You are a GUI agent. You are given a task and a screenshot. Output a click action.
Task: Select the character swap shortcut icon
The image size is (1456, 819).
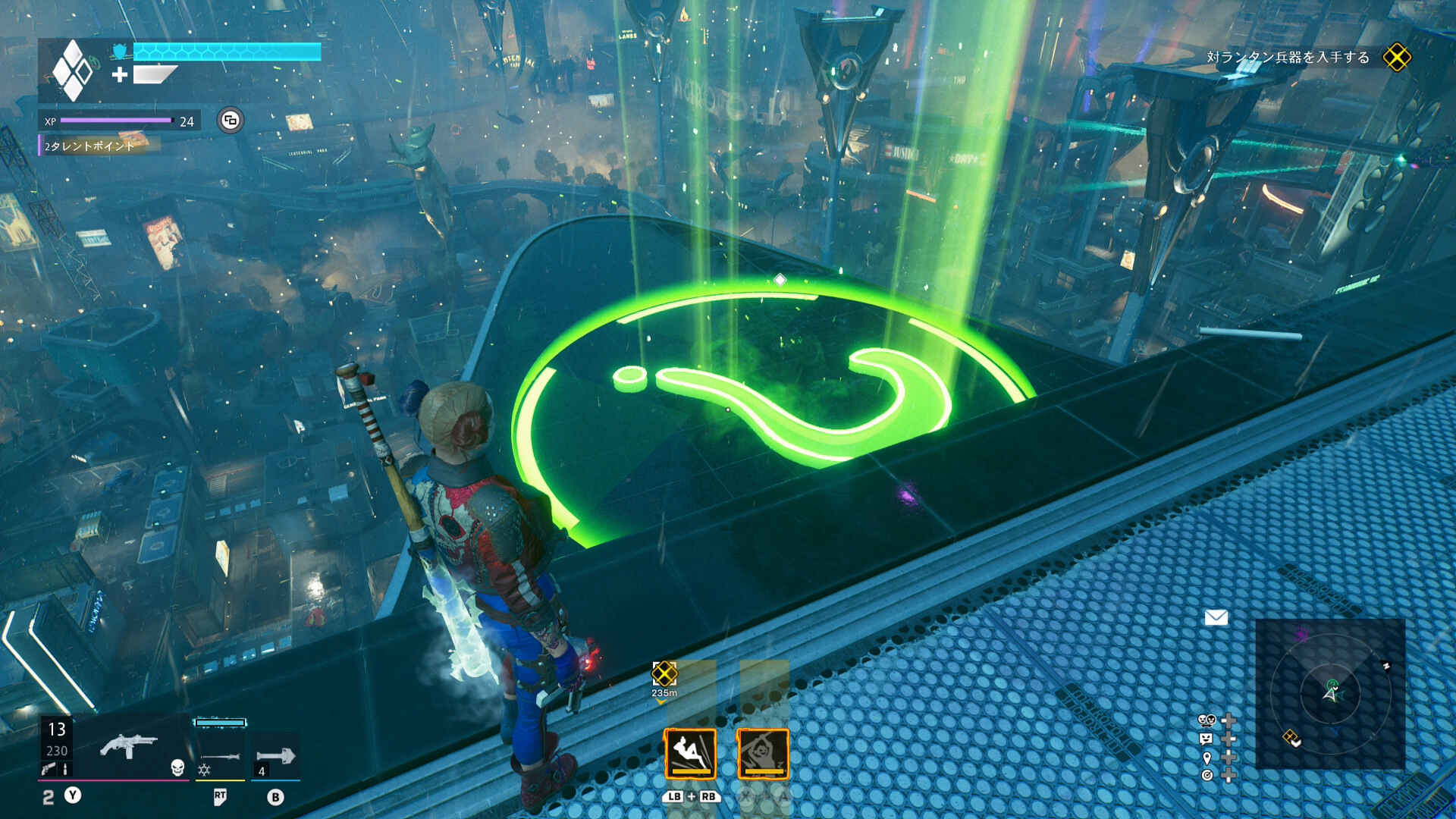(x=1207, y=720)
